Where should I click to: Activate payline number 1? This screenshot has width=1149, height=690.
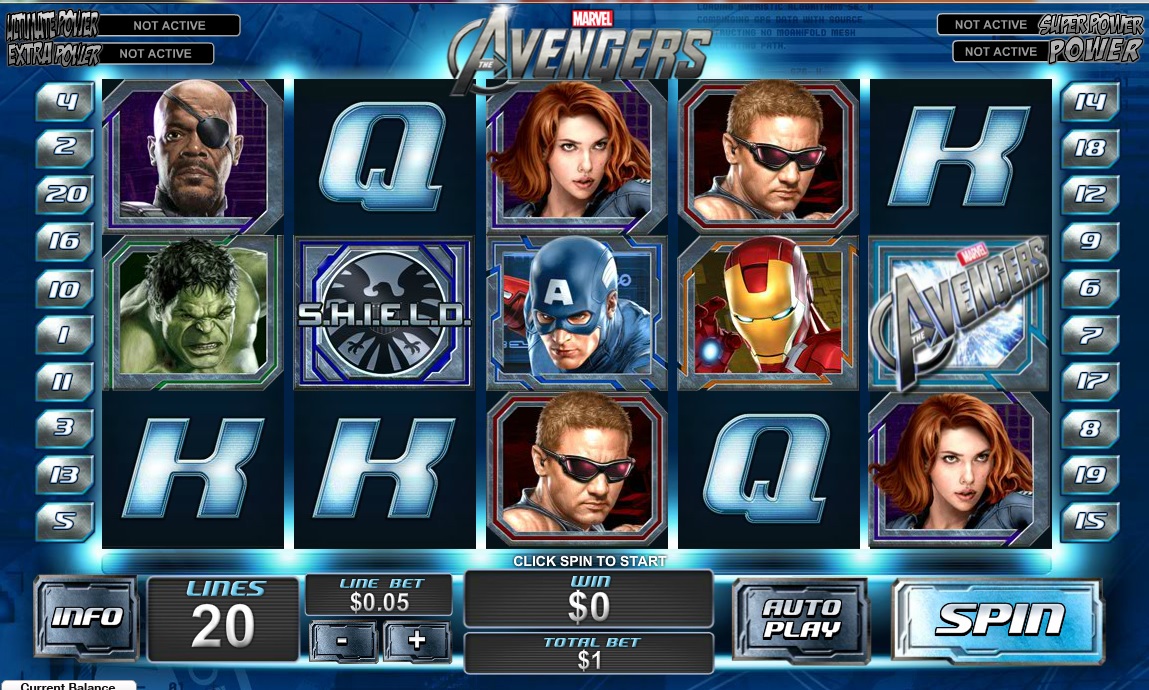tap(65, 334)
